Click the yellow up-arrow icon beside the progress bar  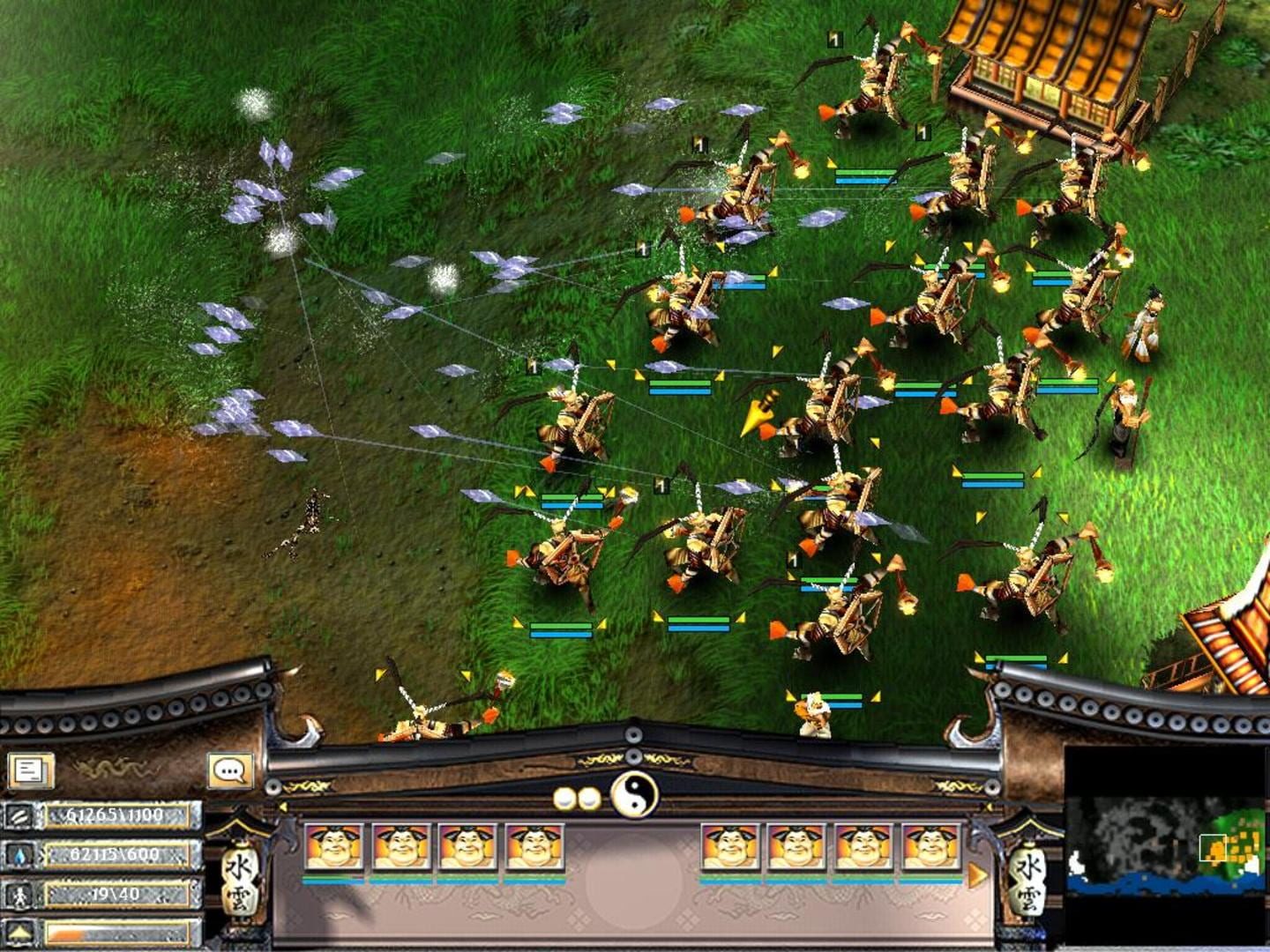19,932
